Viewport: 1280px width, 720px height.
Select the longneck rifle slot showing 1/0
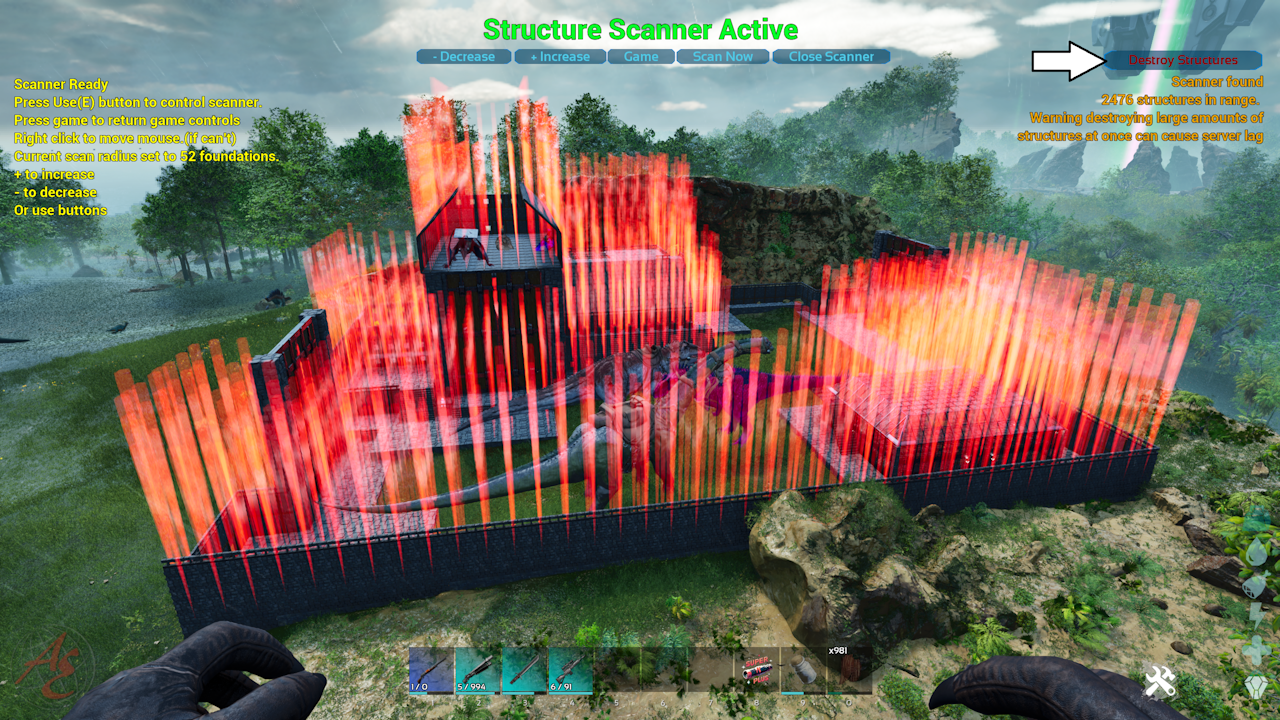[431, 669]
